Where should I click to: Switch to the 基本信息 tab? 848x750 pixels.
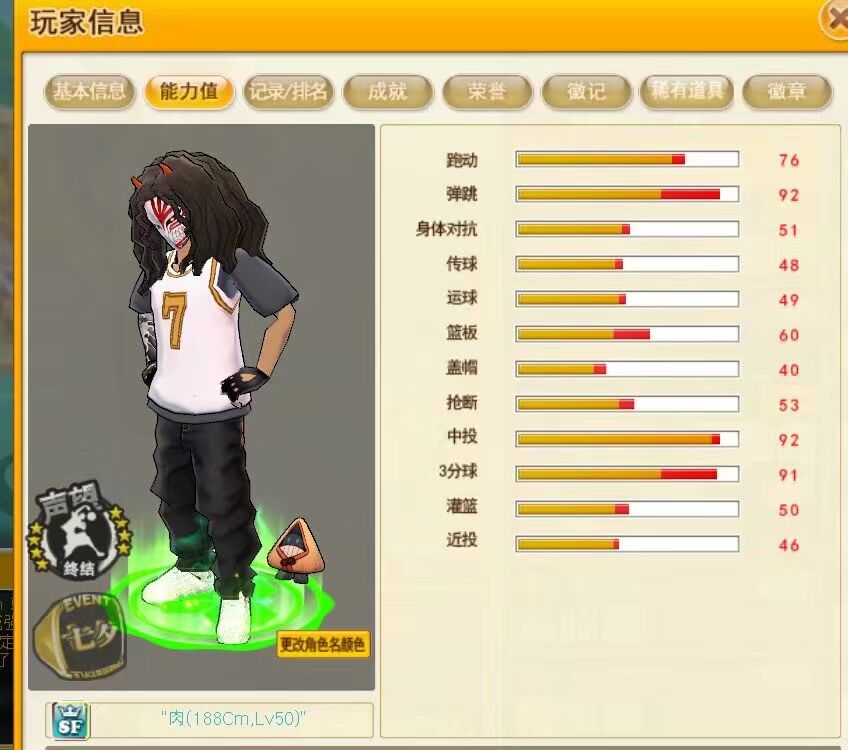[89, 92]
